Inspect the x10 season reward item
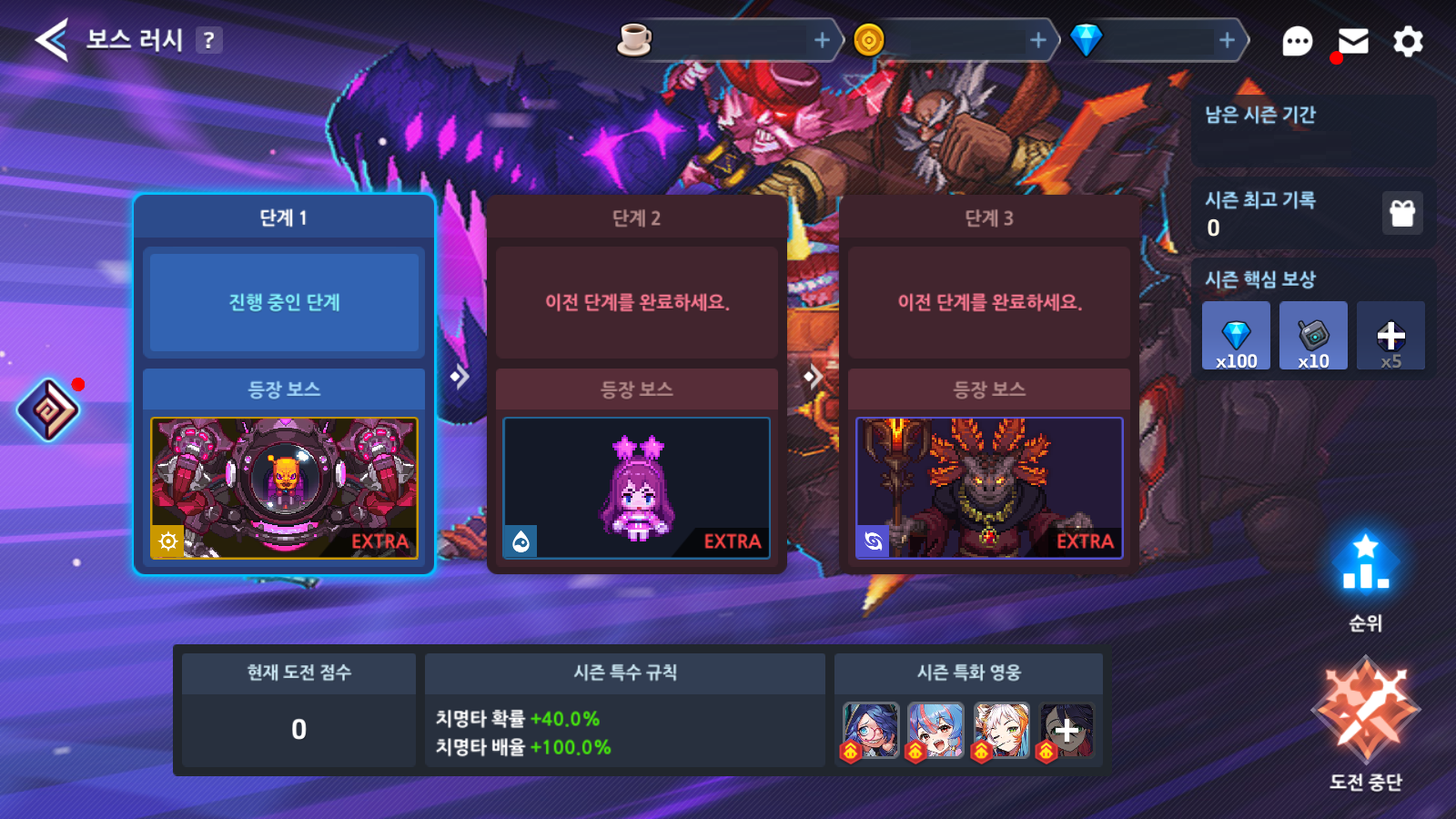 tap(1313, 336)
